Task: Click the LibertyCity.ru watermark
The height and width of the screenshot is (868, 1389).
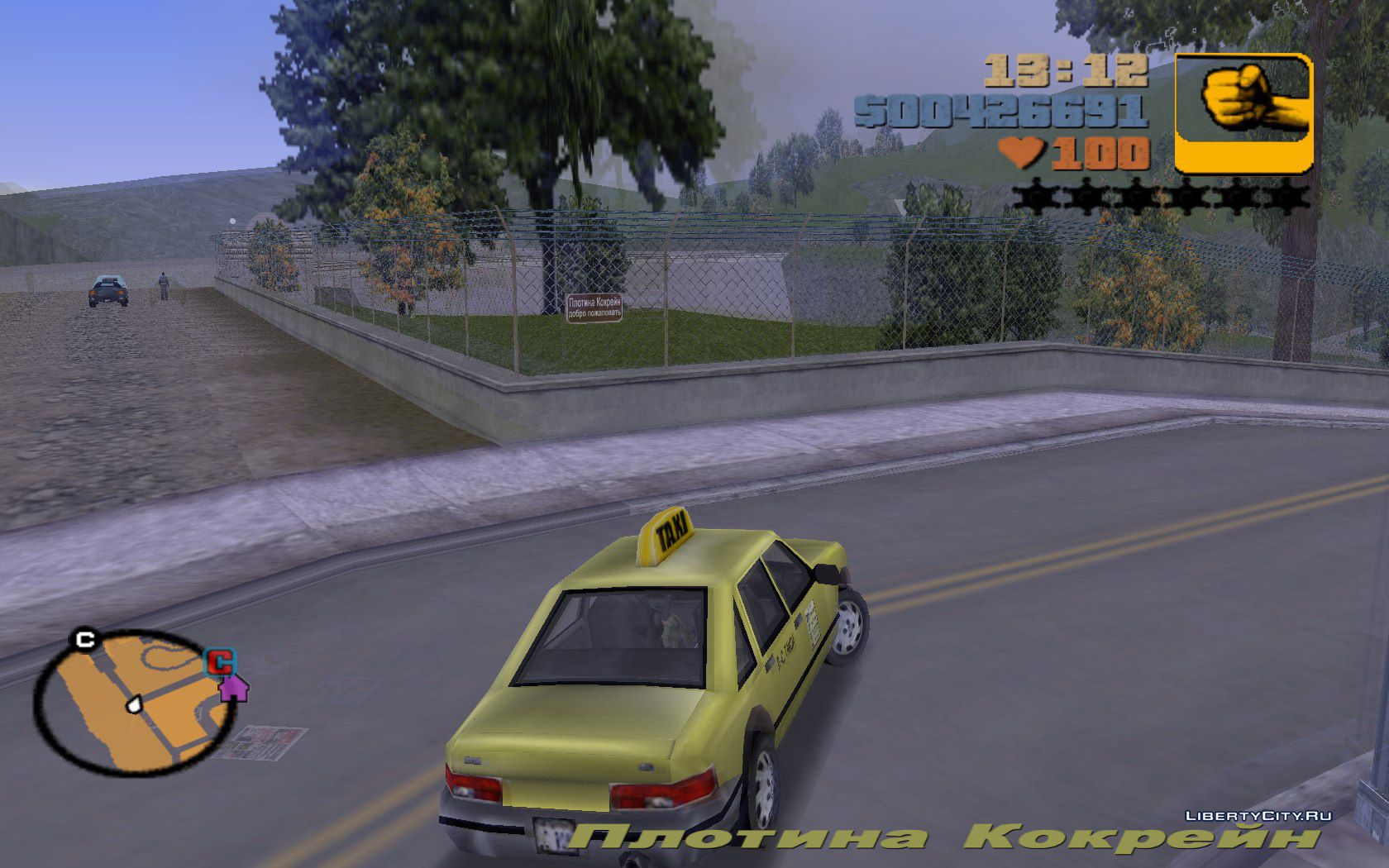Action: click(x=1258, y=815)
